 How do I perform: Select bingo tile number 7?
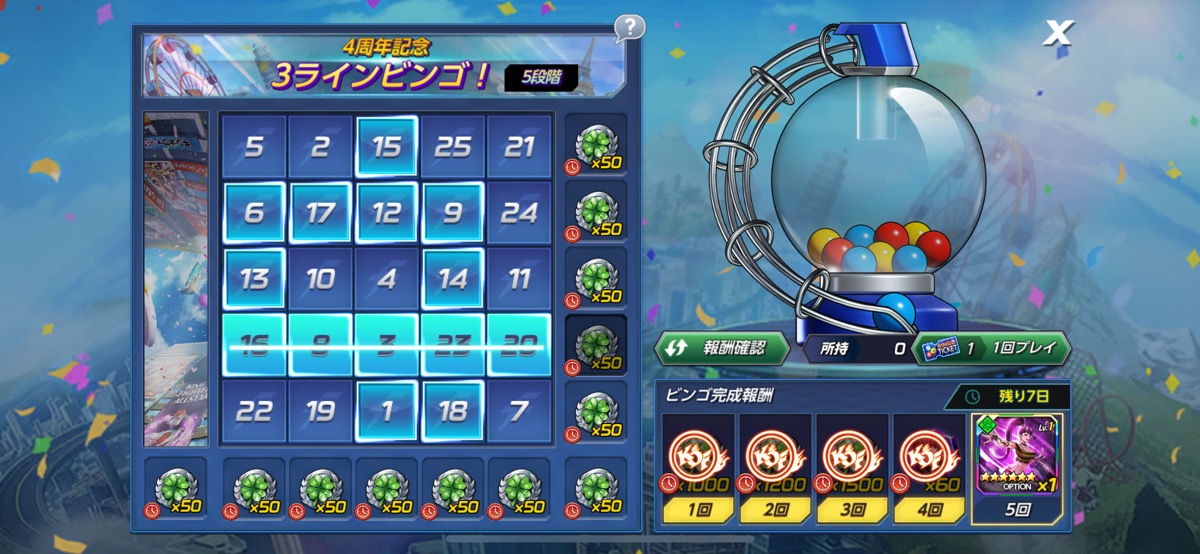(x=519, y=410)
